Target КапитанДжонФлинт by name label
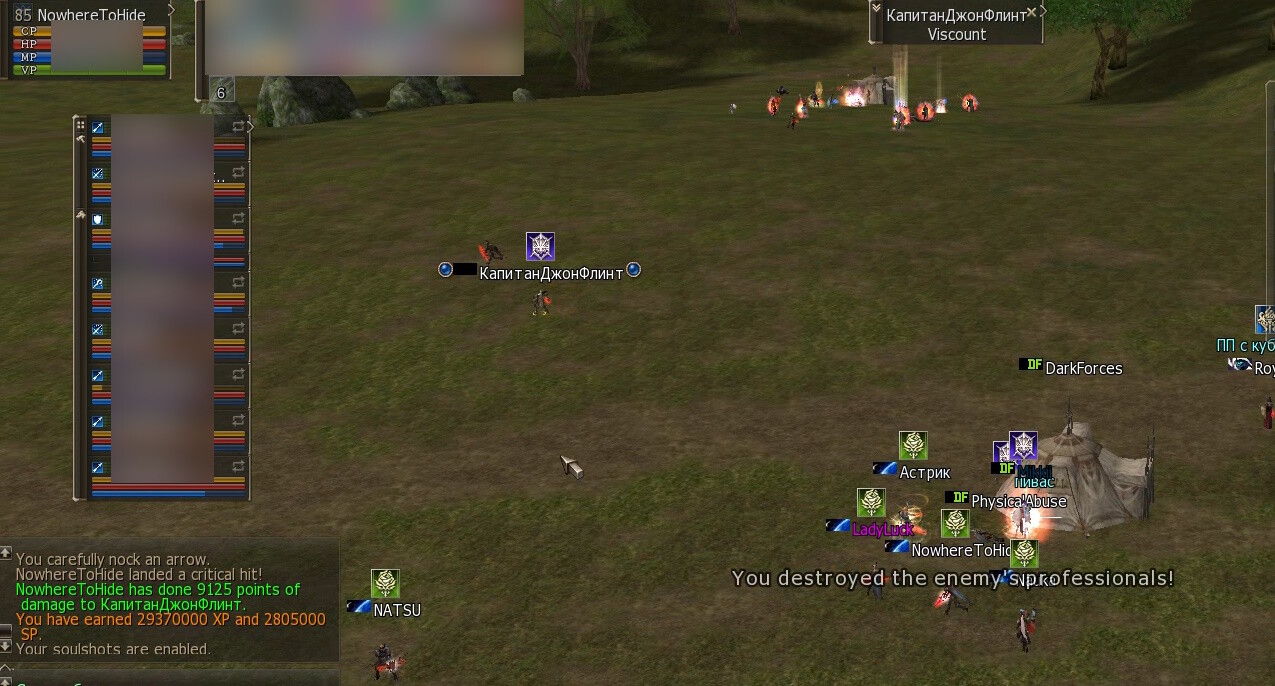 pyautogui.click(x=551, y=273)
